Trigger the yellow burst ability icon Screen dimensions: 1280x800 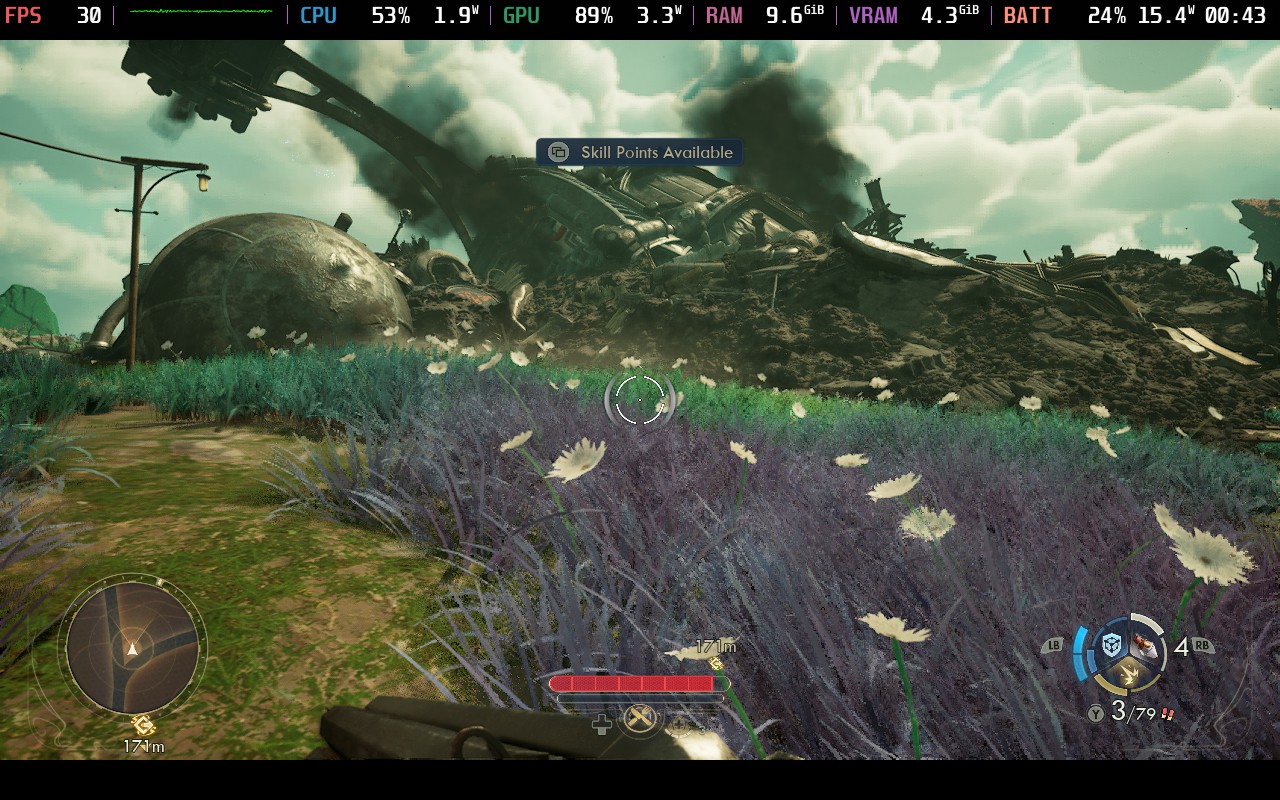click(1128, 677)
